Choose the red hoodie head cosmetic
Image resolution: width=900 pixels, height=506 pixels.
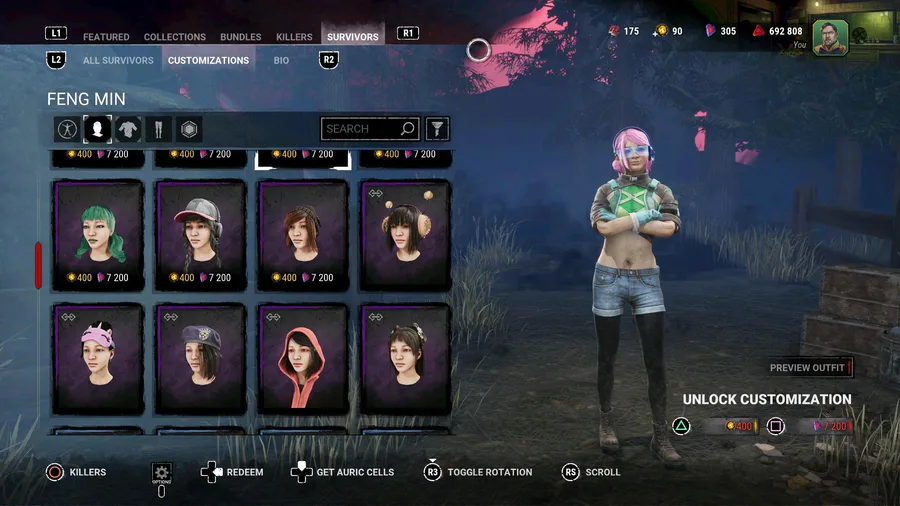pos(303,358)
